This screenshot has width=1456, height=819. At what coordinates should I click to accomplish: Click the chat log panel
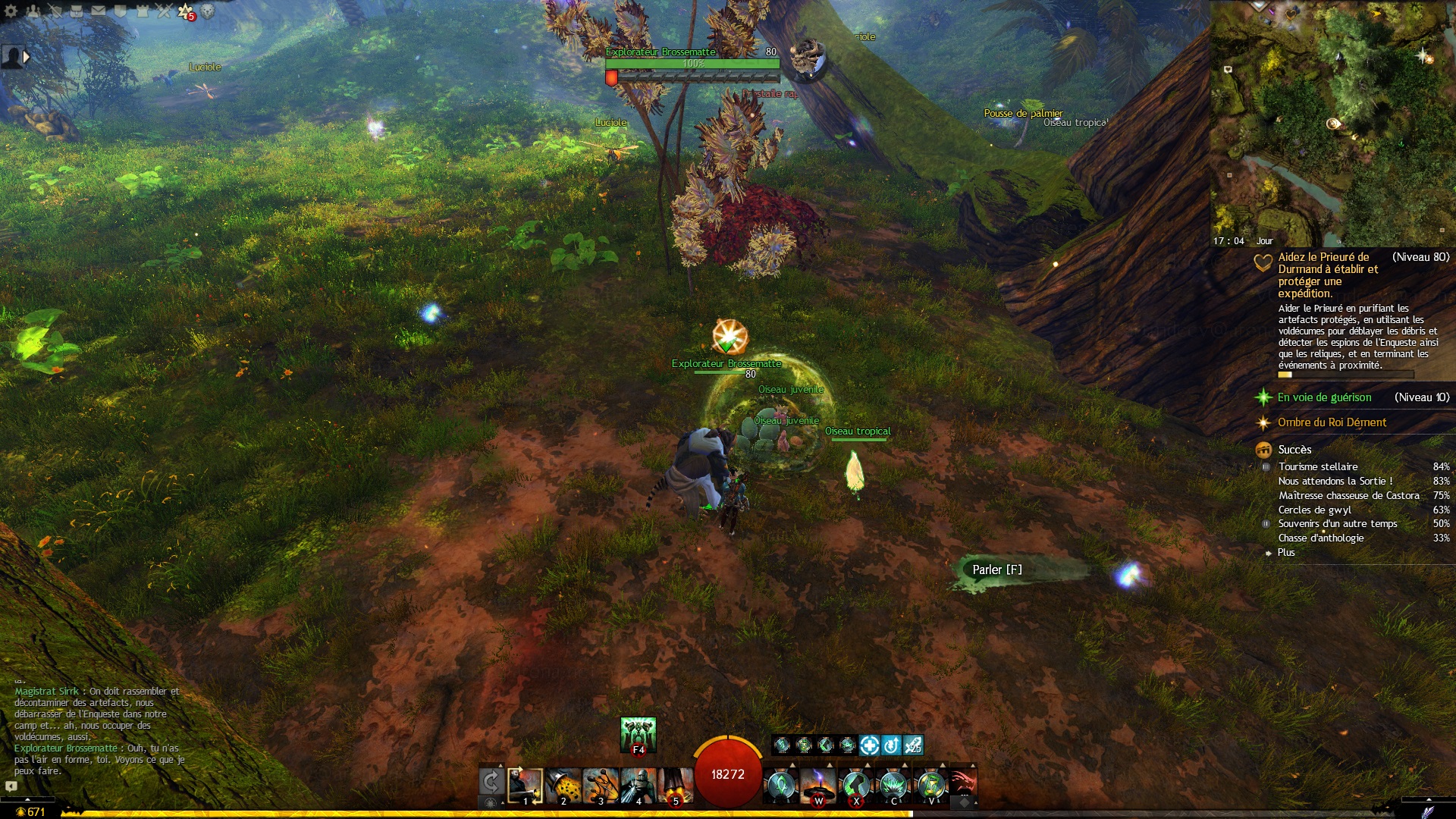click(x=99, y=732)
